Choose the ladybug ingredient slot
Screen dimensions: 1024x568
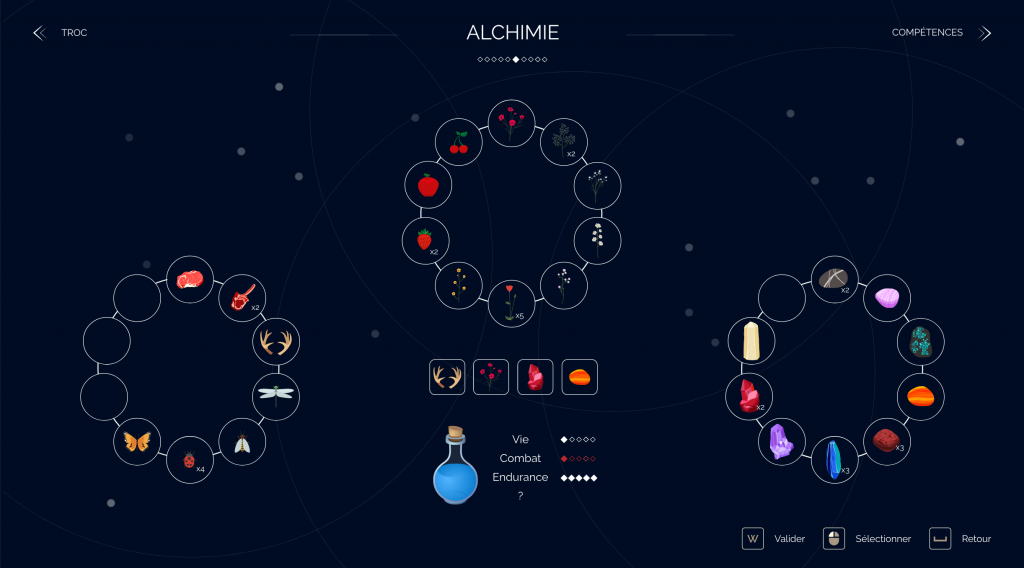coord(189,460)
